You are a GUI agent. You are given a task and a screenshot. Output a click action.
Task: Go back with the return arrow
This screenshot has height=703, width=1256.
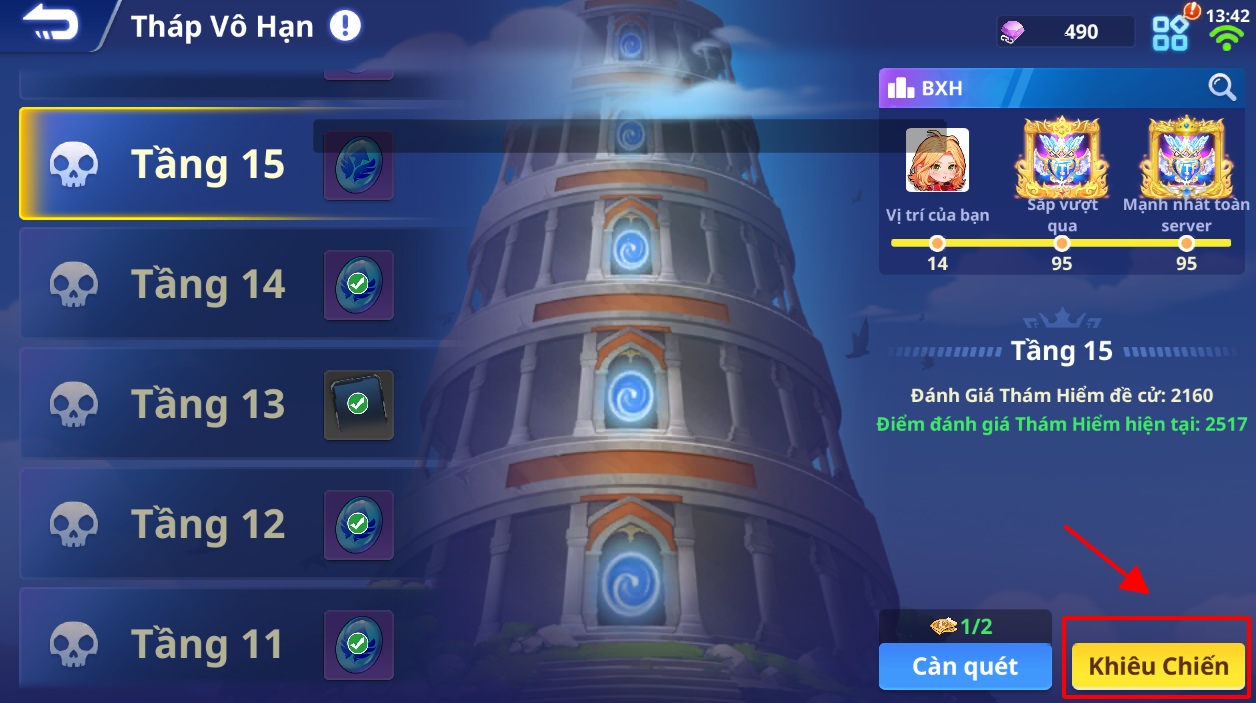click(x=50, y=25)
